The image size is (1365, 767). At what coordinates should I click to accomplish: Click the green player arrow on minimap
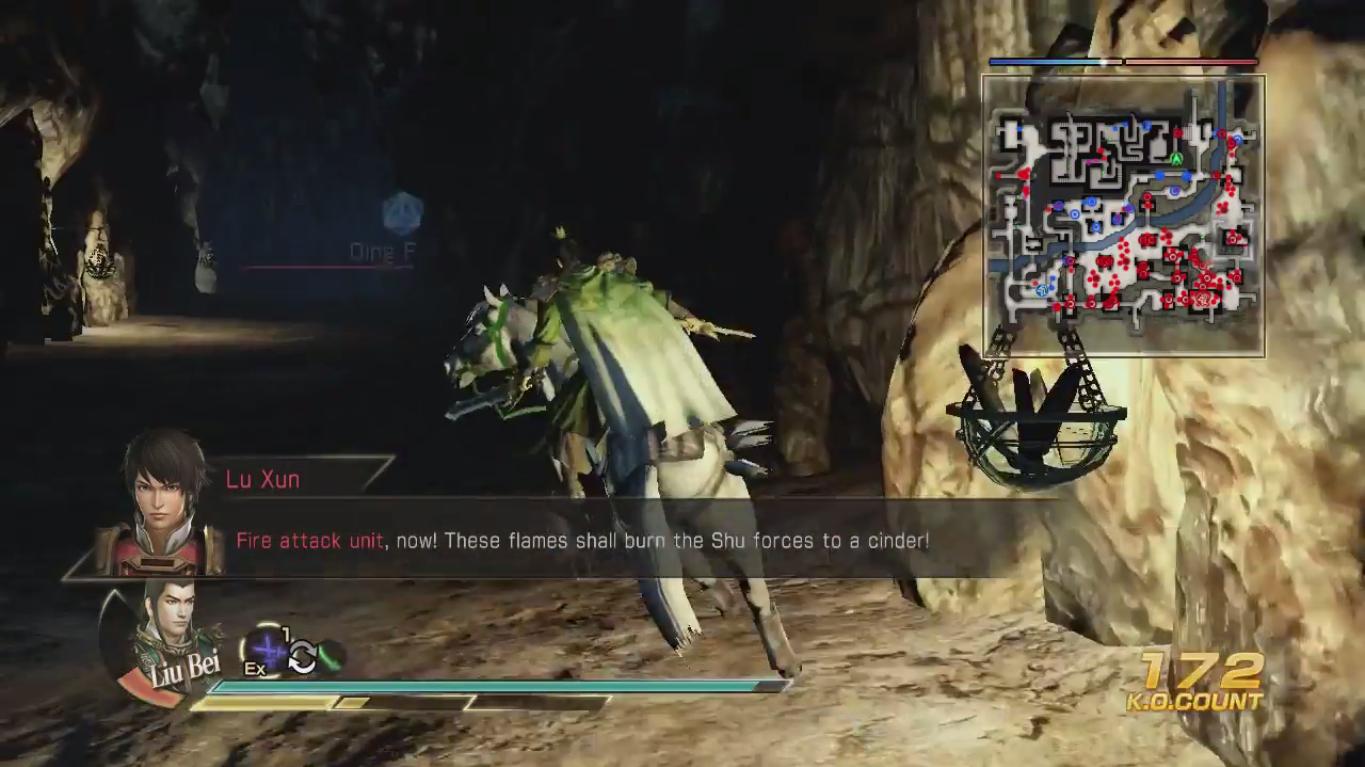(x=1177, y=158)
